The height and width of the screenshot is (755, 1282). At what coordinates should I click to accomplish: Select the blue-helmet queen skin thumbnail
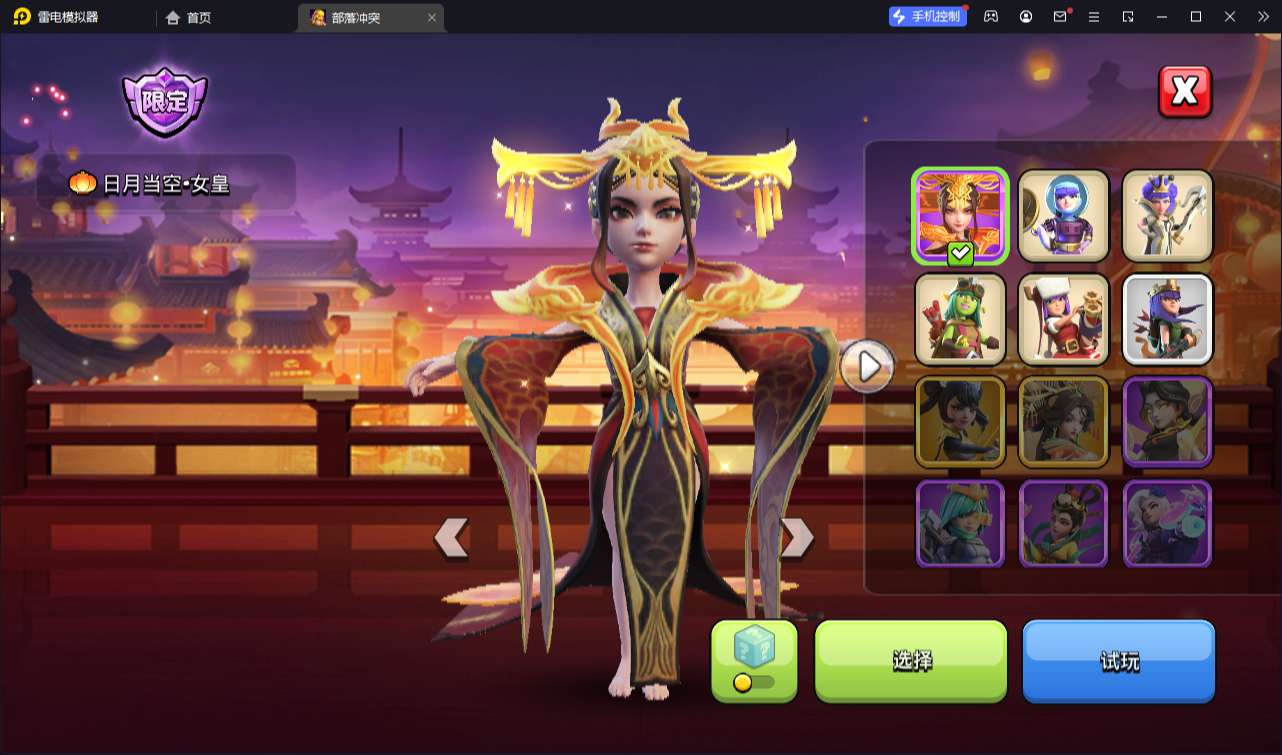pyautogui.click(x=1063, y=215)
